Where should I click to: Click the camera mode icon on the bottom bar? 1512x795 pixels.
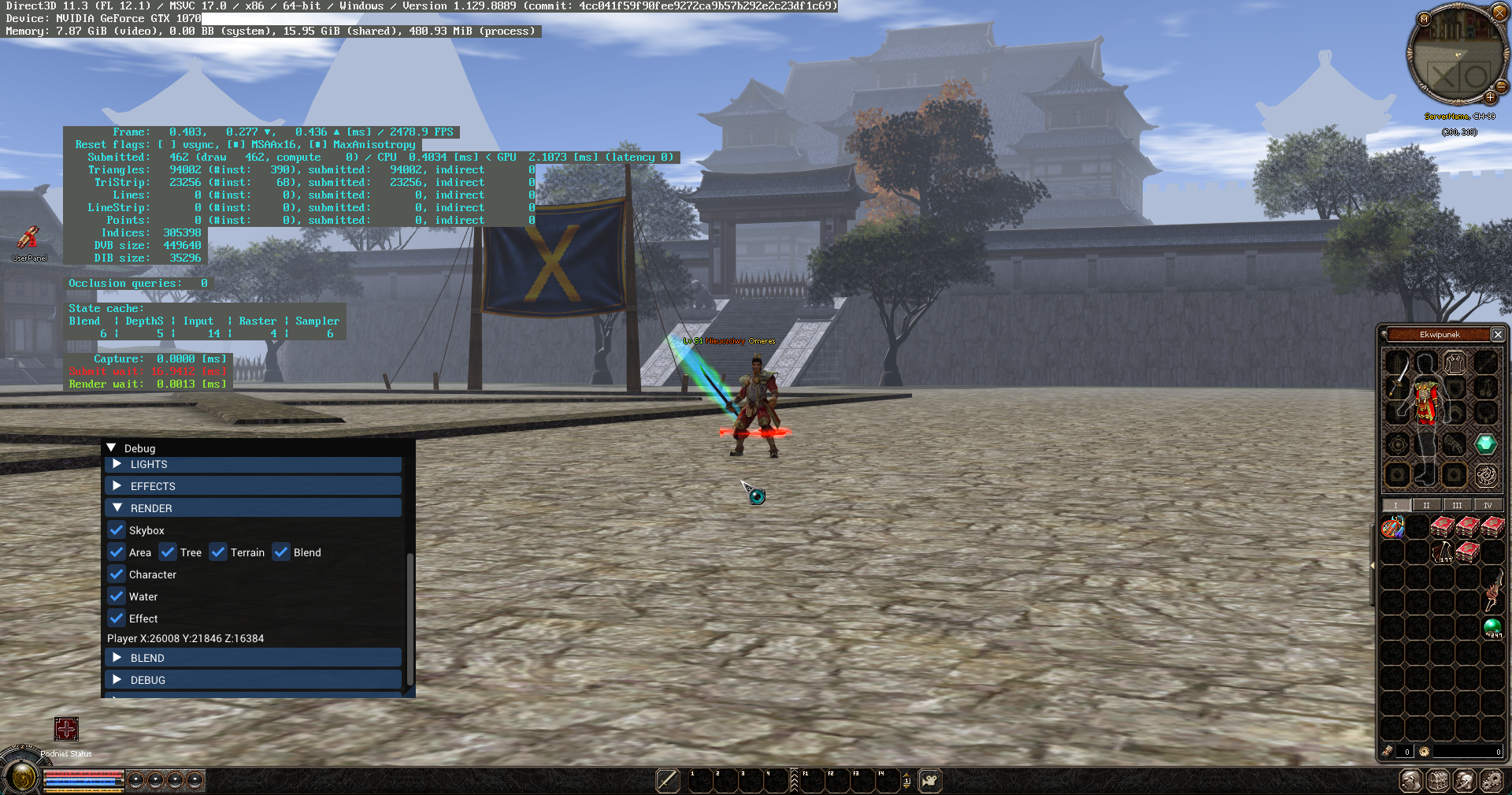(931, 780)
